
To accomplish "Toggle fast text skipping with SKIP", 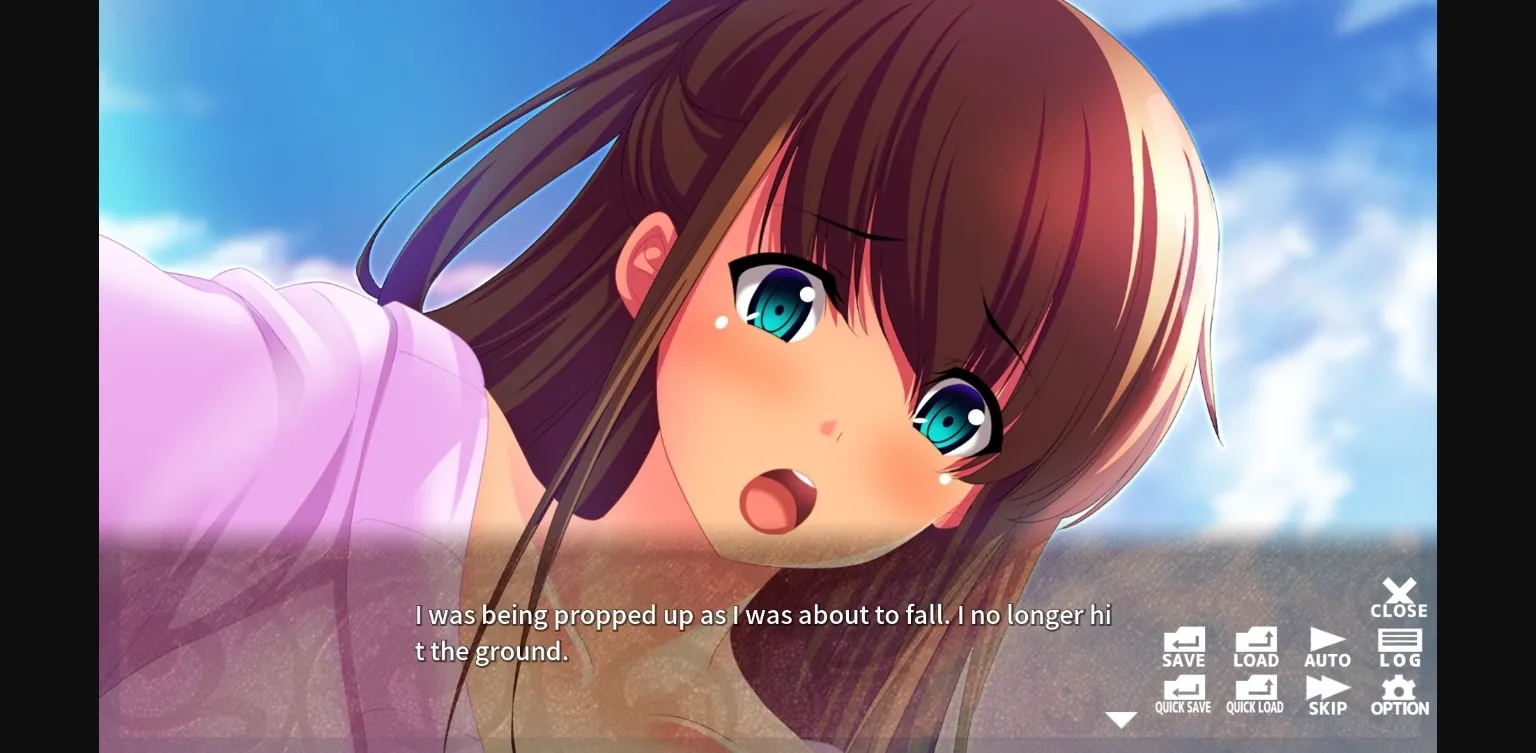I will click(x=1328, y=692).
